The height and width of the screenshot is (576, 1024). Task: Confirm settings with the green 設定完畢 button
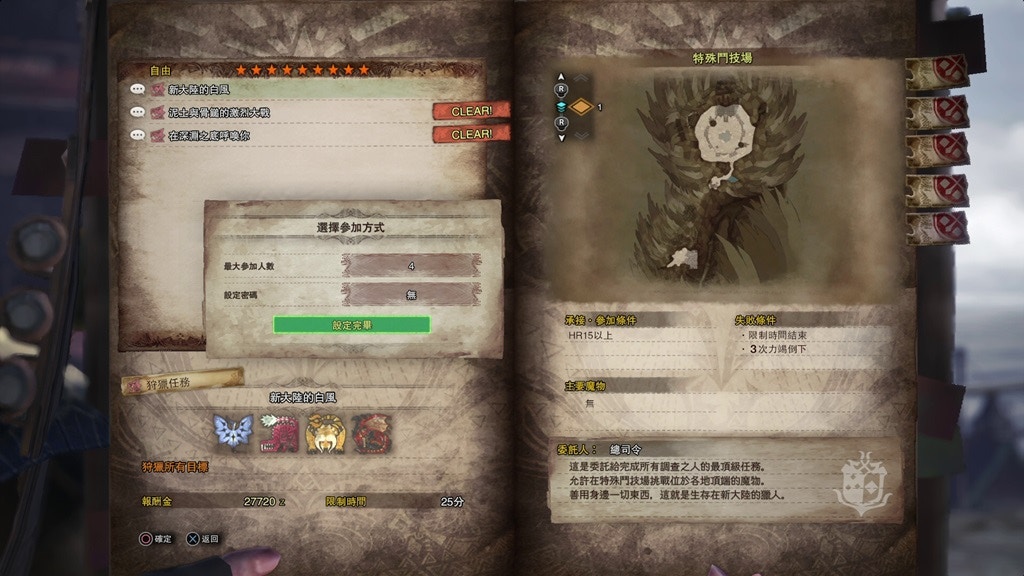click(351, 325)
